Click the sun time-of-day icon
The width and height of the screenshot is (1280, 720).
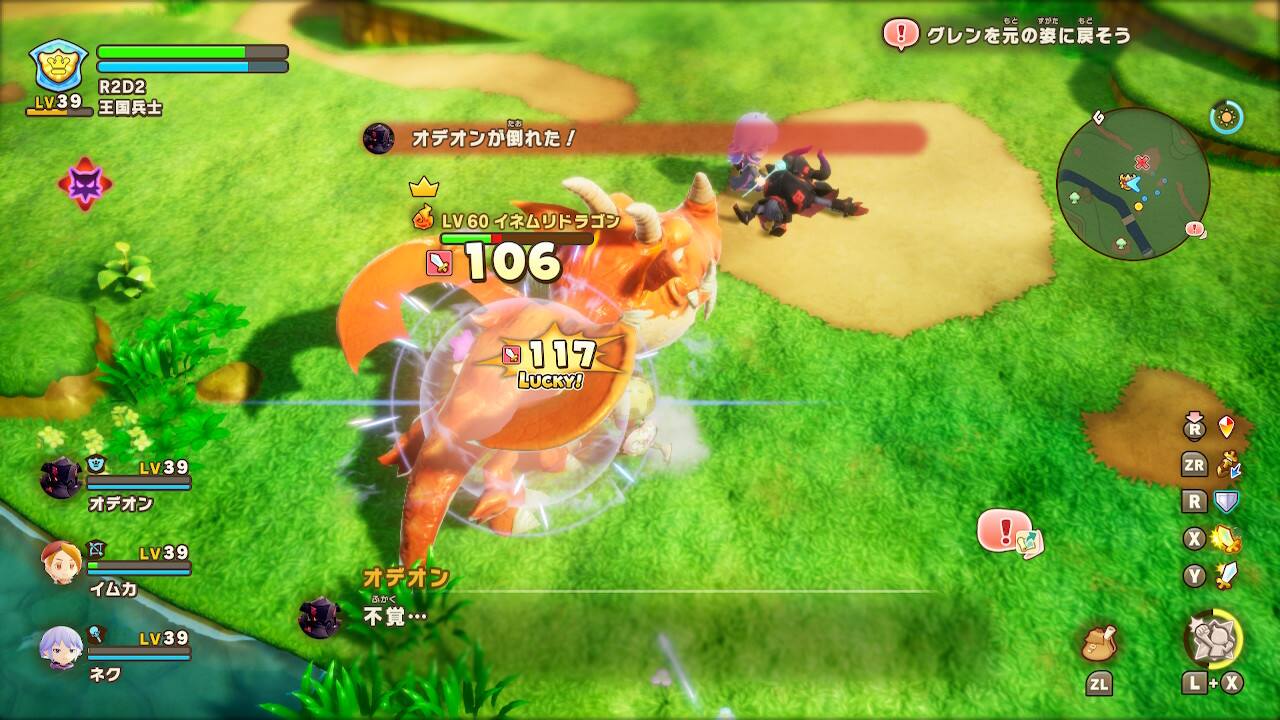click(1226, 118)
